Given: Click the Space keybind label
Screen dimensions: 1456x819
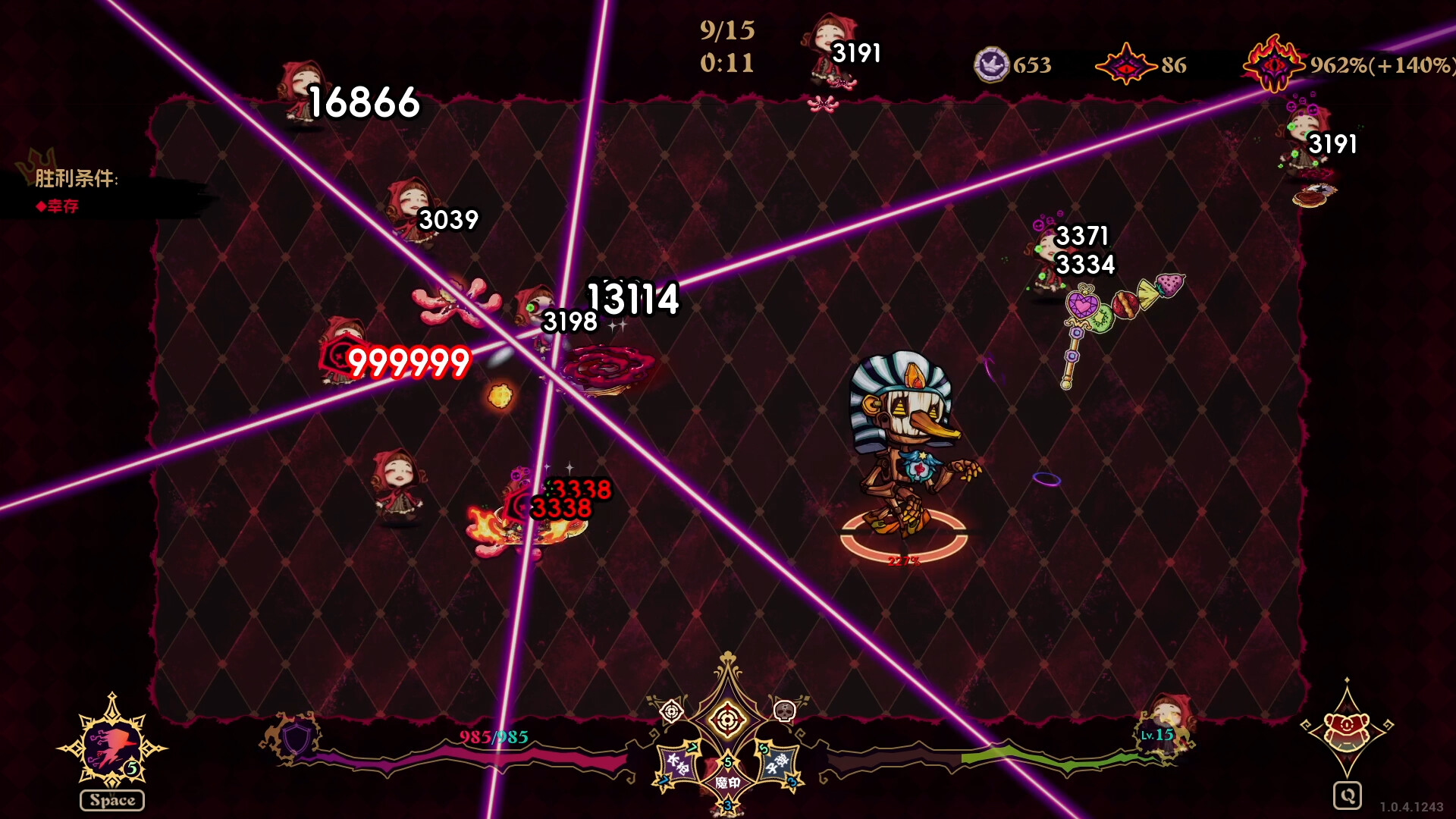Looking at the screenshot, I should point(111,799).
